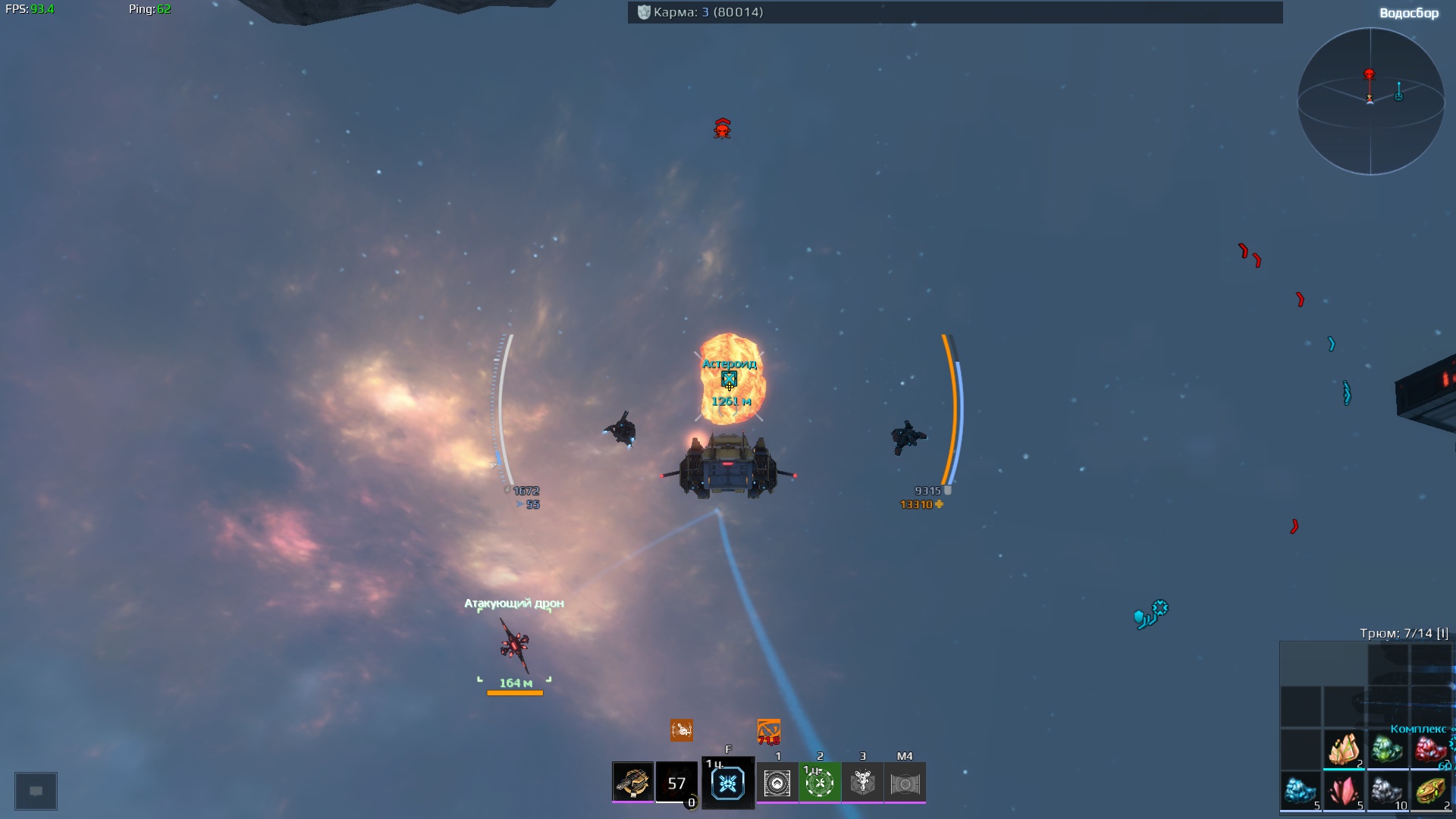Click the spherical radar minimap

pos(1370,101)
